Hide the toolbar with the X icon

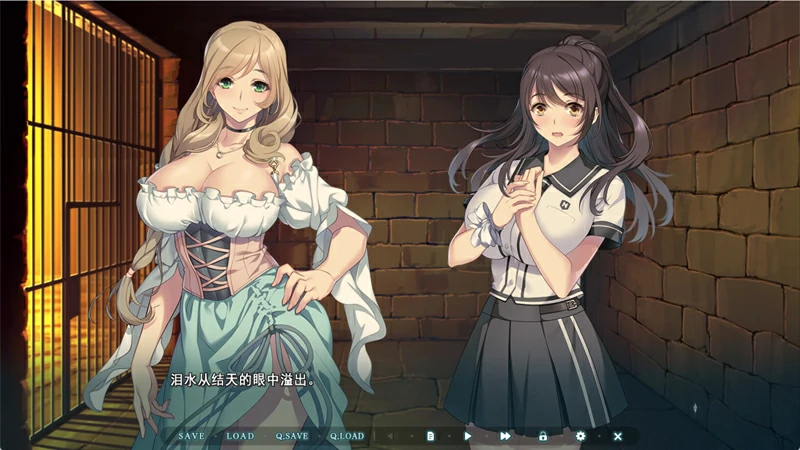tap(617, 436)
